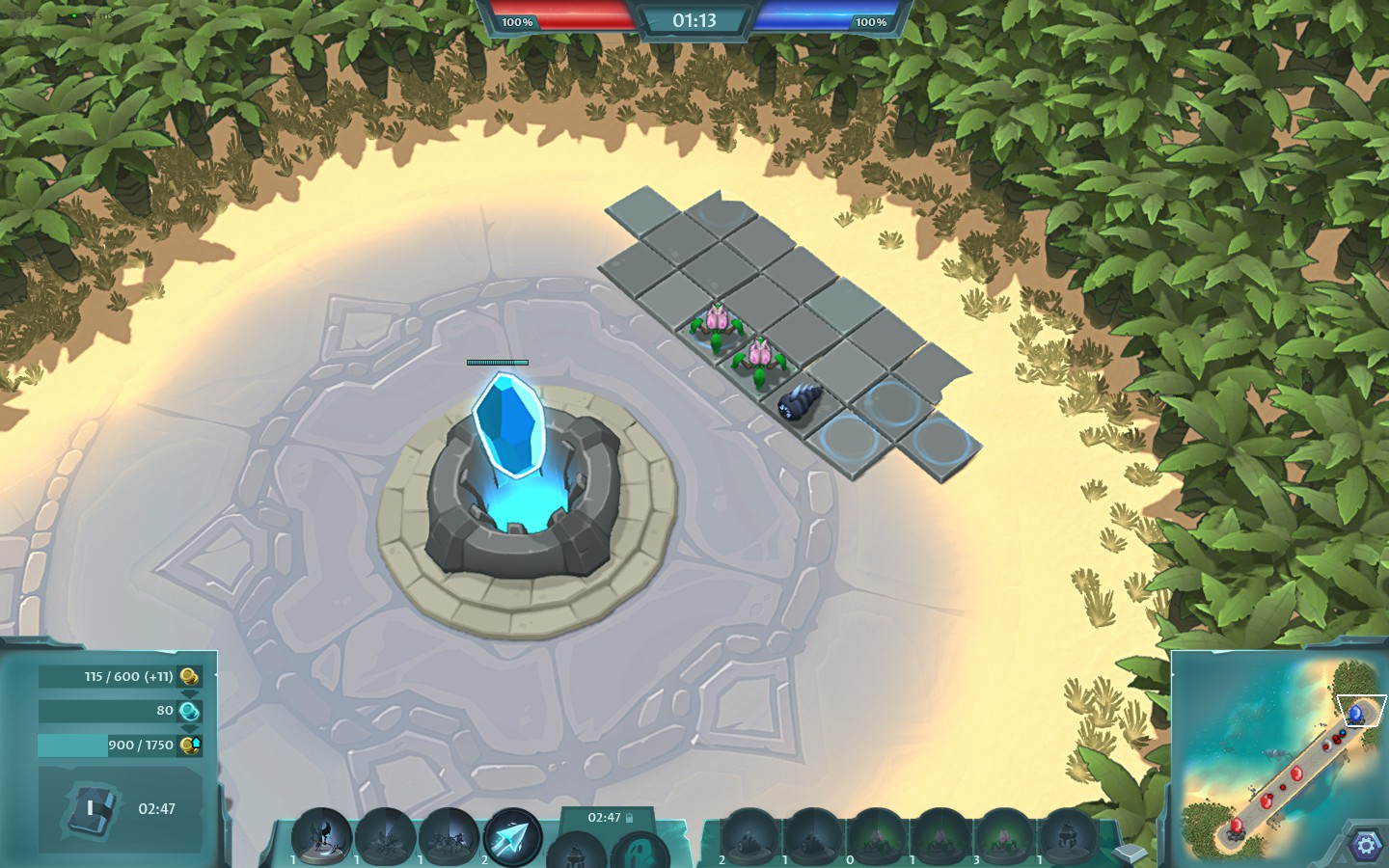The image size is (1389, 868).
Task: Open the gear settings button
Action: (x=1365, y=846)
